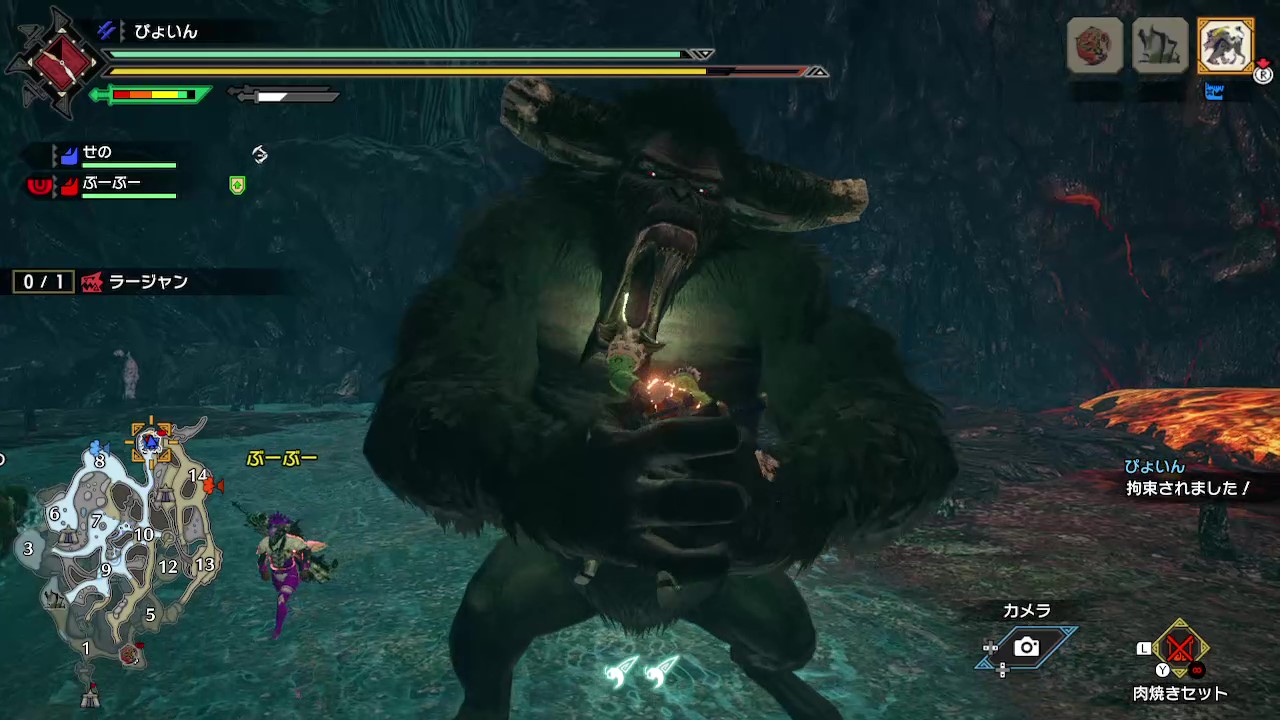Select the red round monster target icon

[1094, 46]
